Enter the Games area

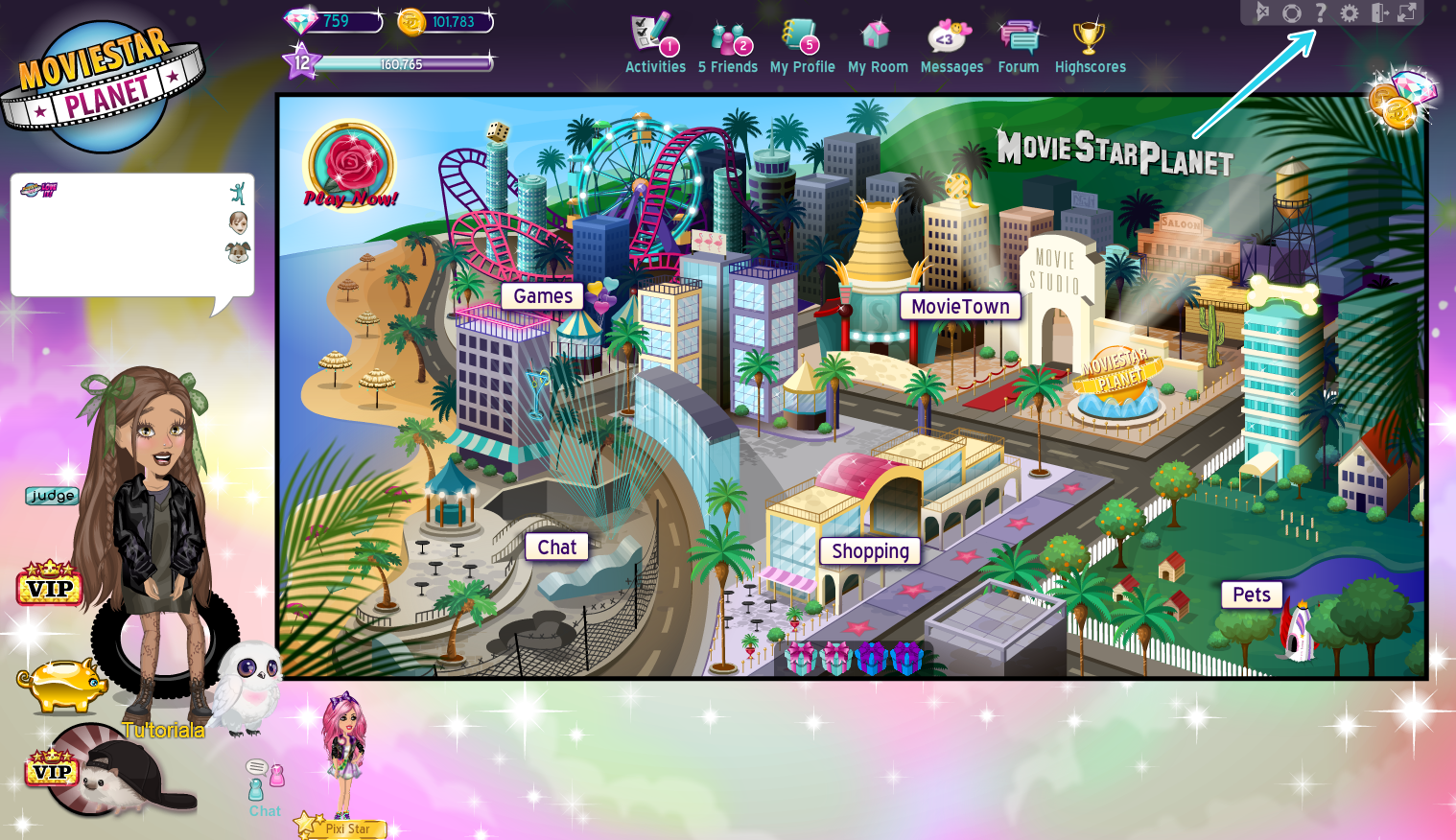pos(543,296)
